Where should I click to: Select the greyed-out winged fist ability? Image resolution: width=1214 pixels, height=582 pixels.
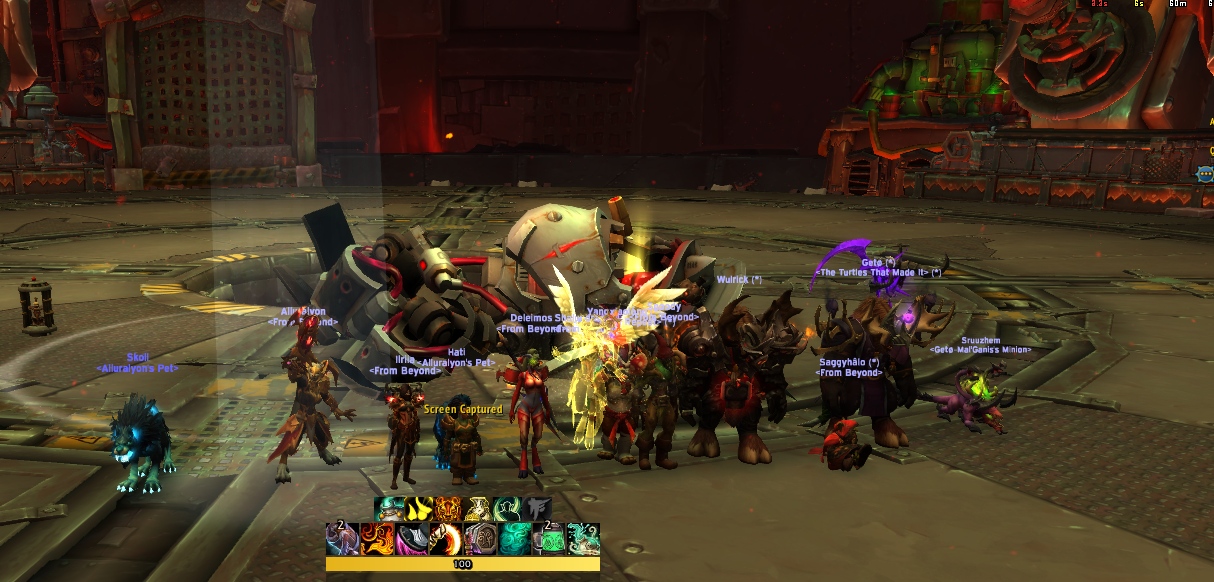tap(537, 510)
